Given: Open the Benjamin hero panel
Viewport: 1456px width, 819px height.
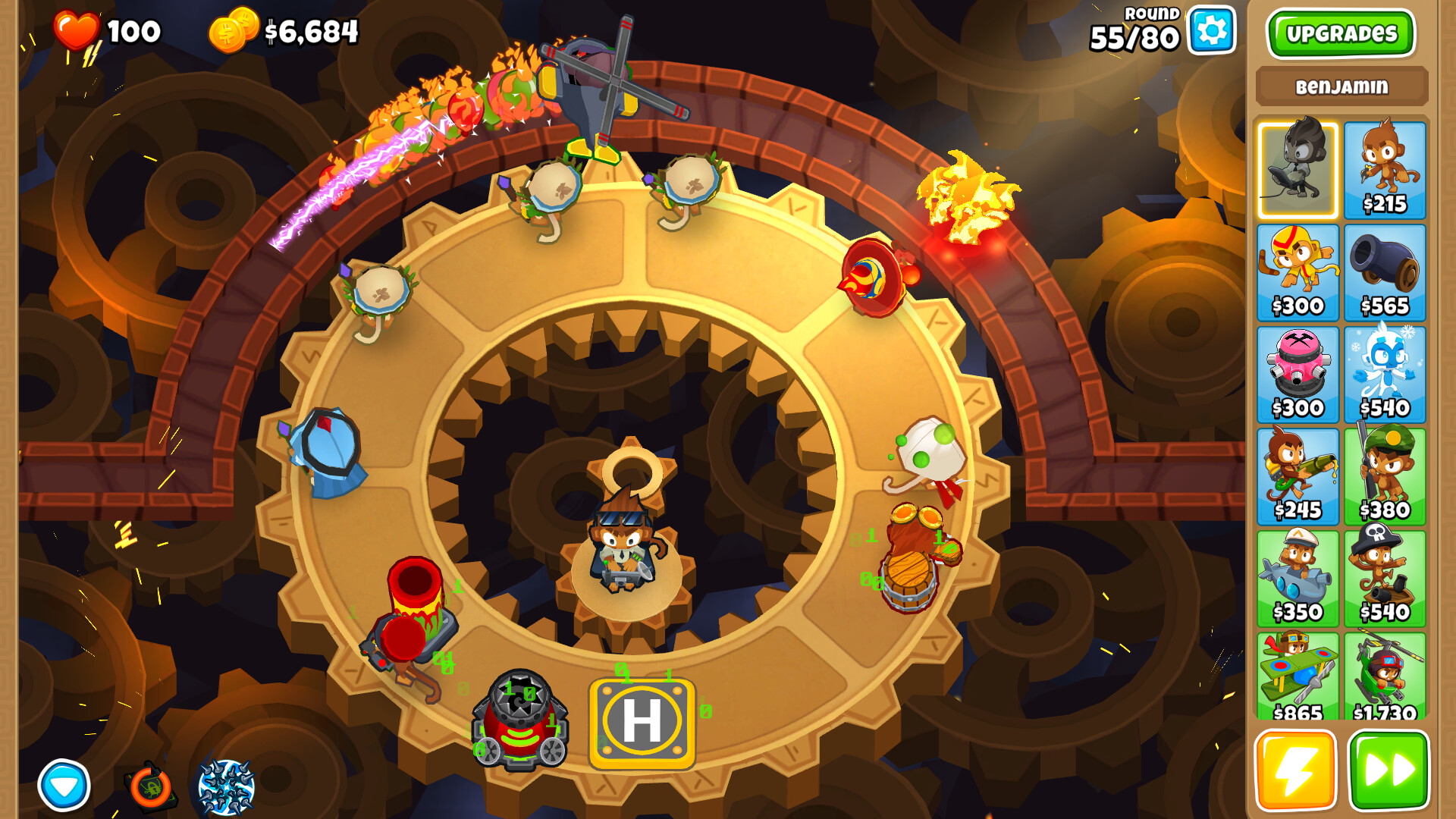Looking at the screenshot, I should point(1341,86).
